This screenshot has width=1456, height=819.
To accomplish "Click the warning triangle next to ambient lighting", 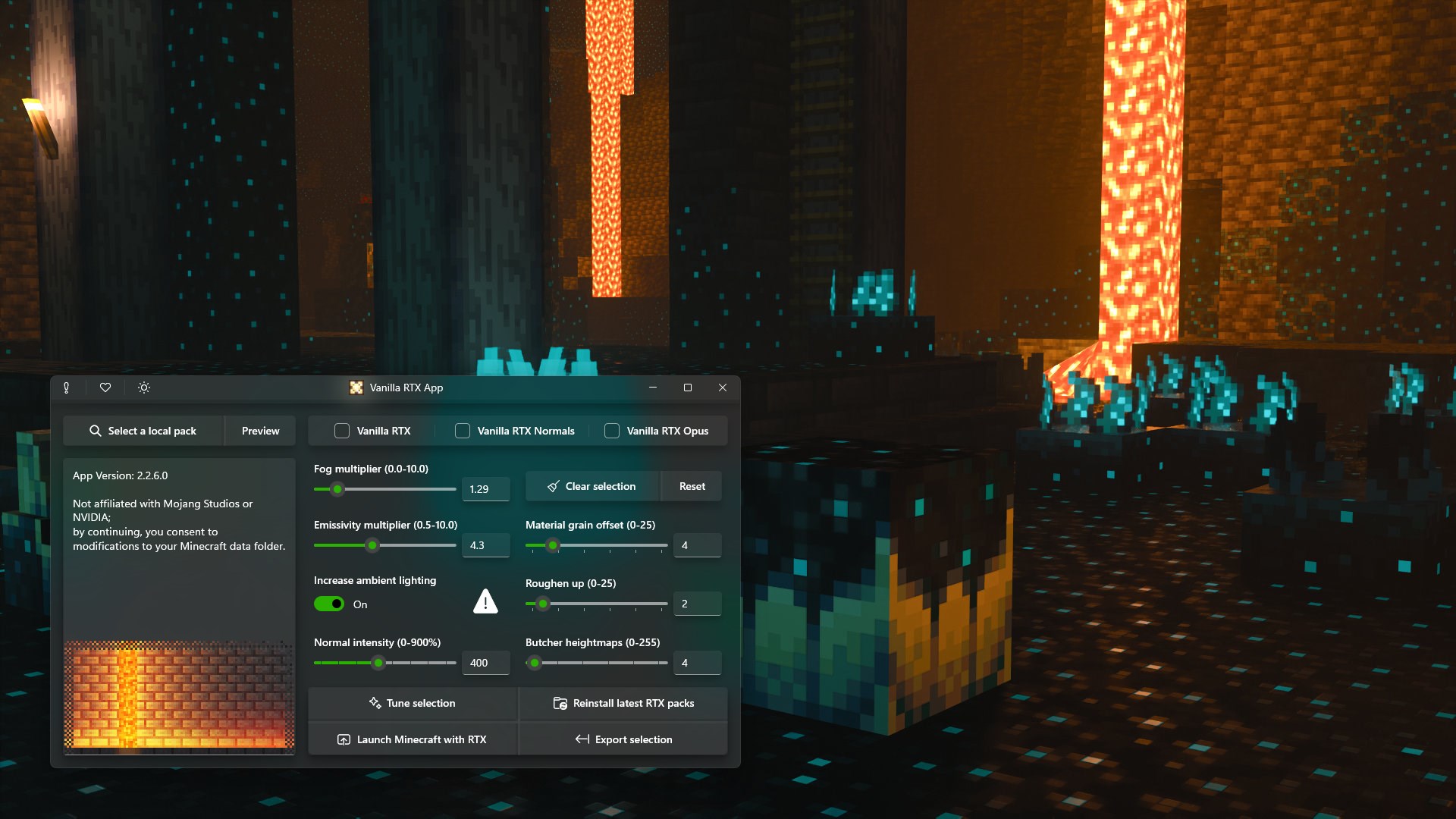I will tap(485, 601).
